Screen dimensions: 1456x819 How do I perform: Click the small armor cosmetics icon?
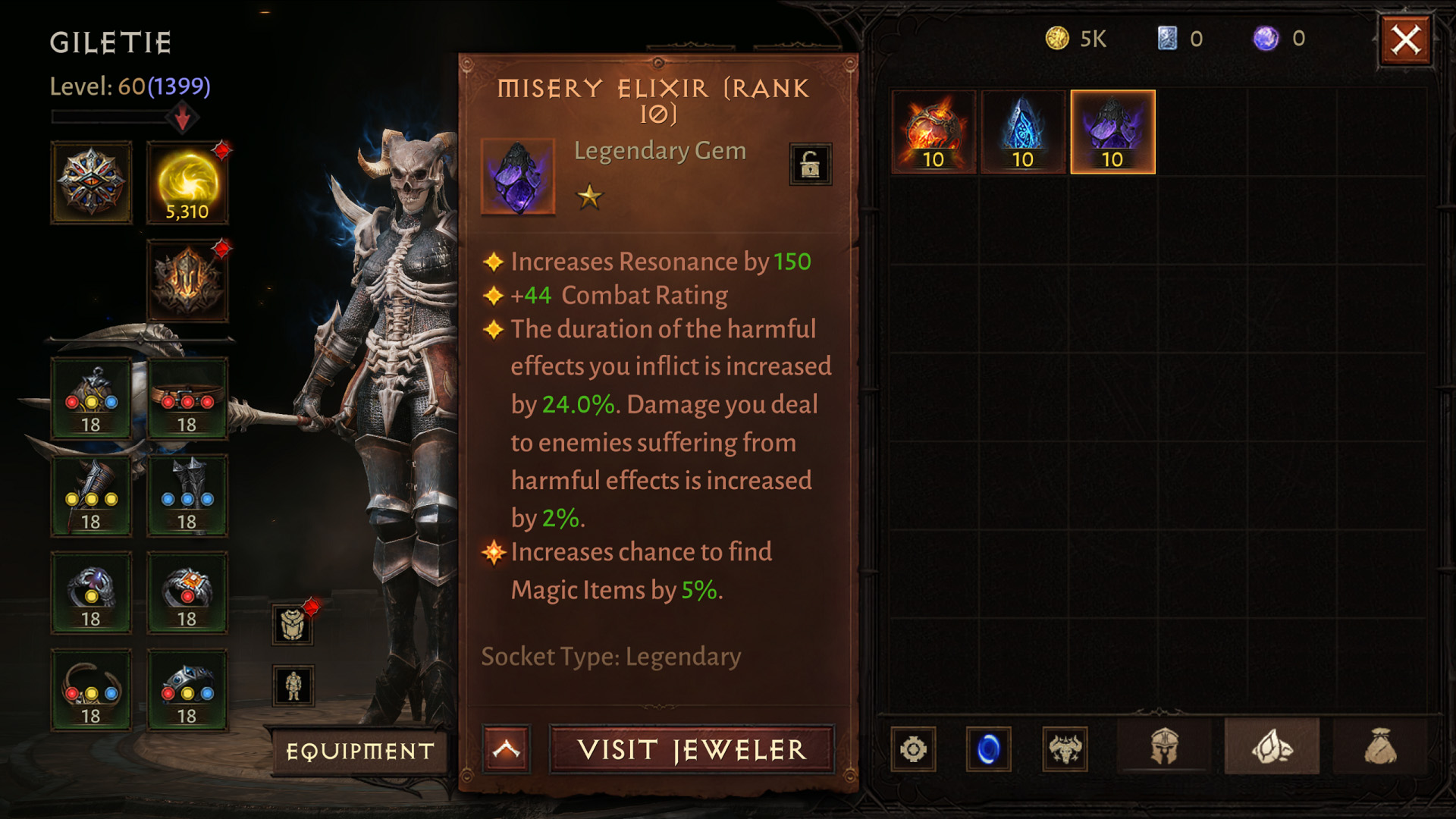tap(293, 625)
